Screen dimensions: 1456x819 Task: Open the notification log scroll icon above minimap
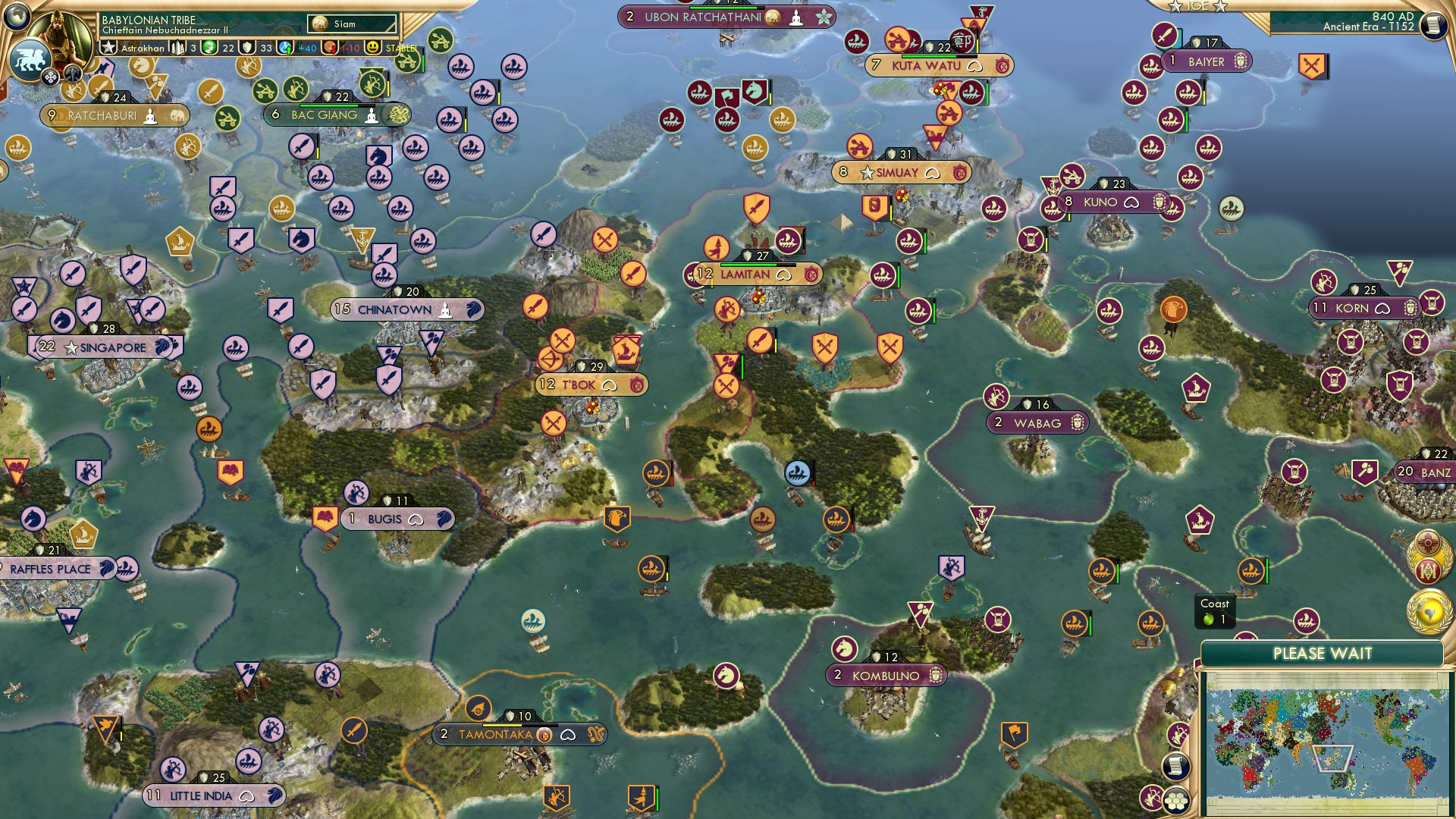(1176, 767)
